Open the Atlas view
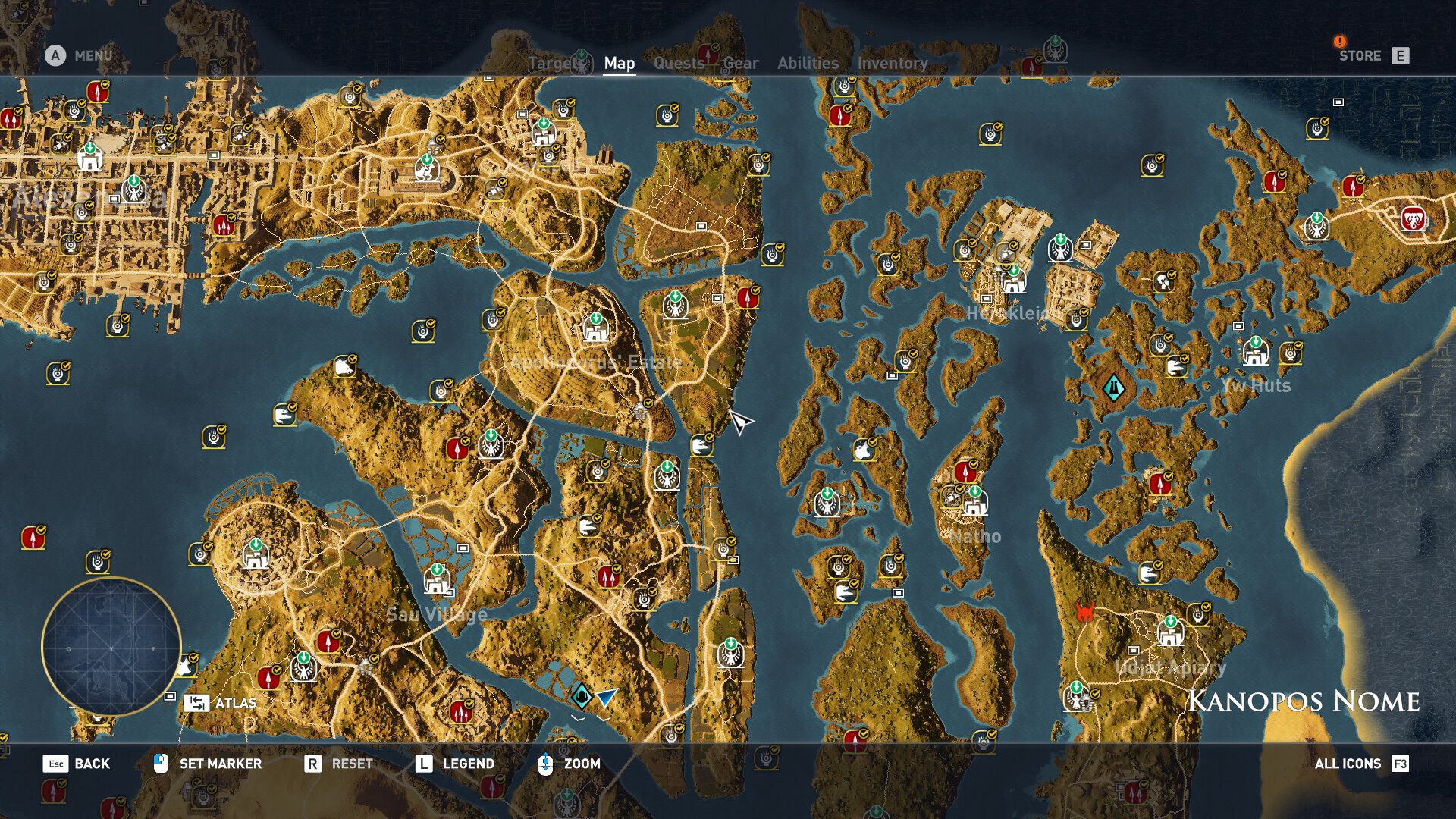Screen dimensions: 1456x819 coord(221,703)
